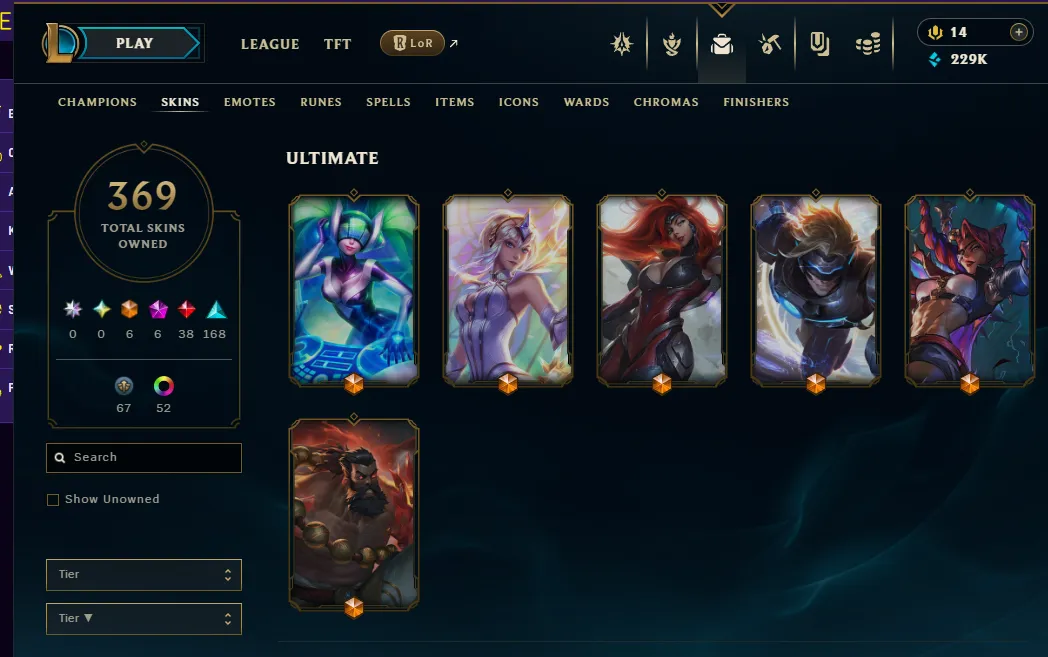This screenshot has height=657, width=1048.
Task: Select the DJ Sona skin card
Action: tap(354, 290)
